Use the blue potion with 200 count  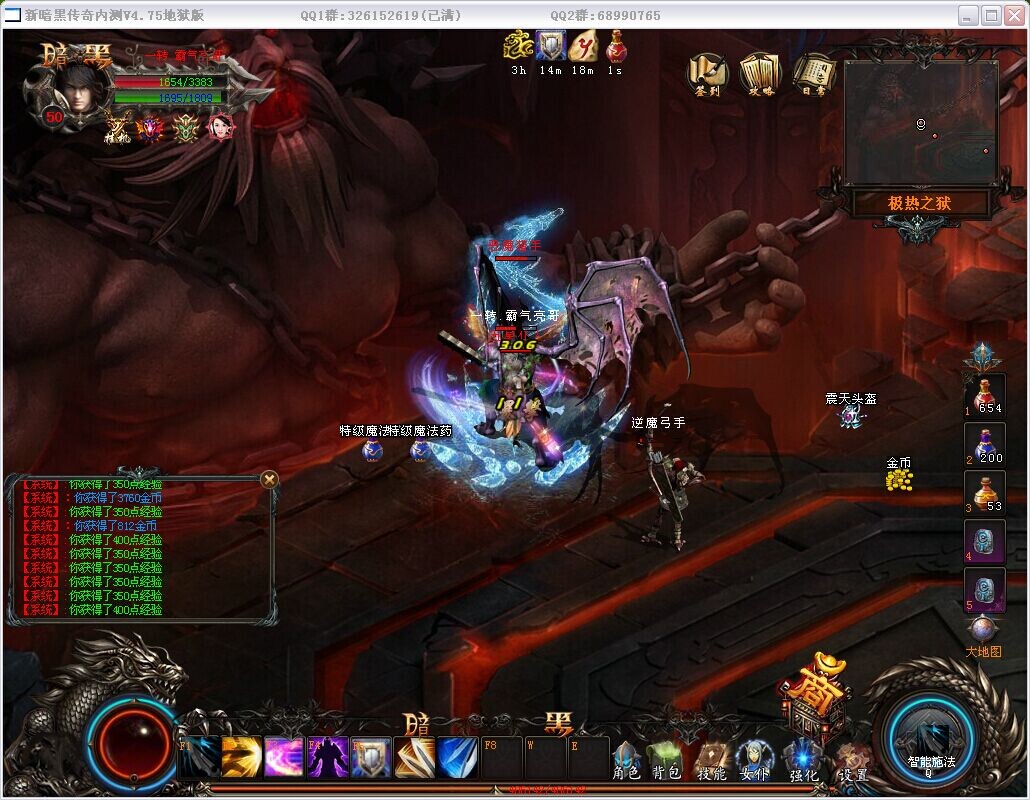tap(985, 444)
